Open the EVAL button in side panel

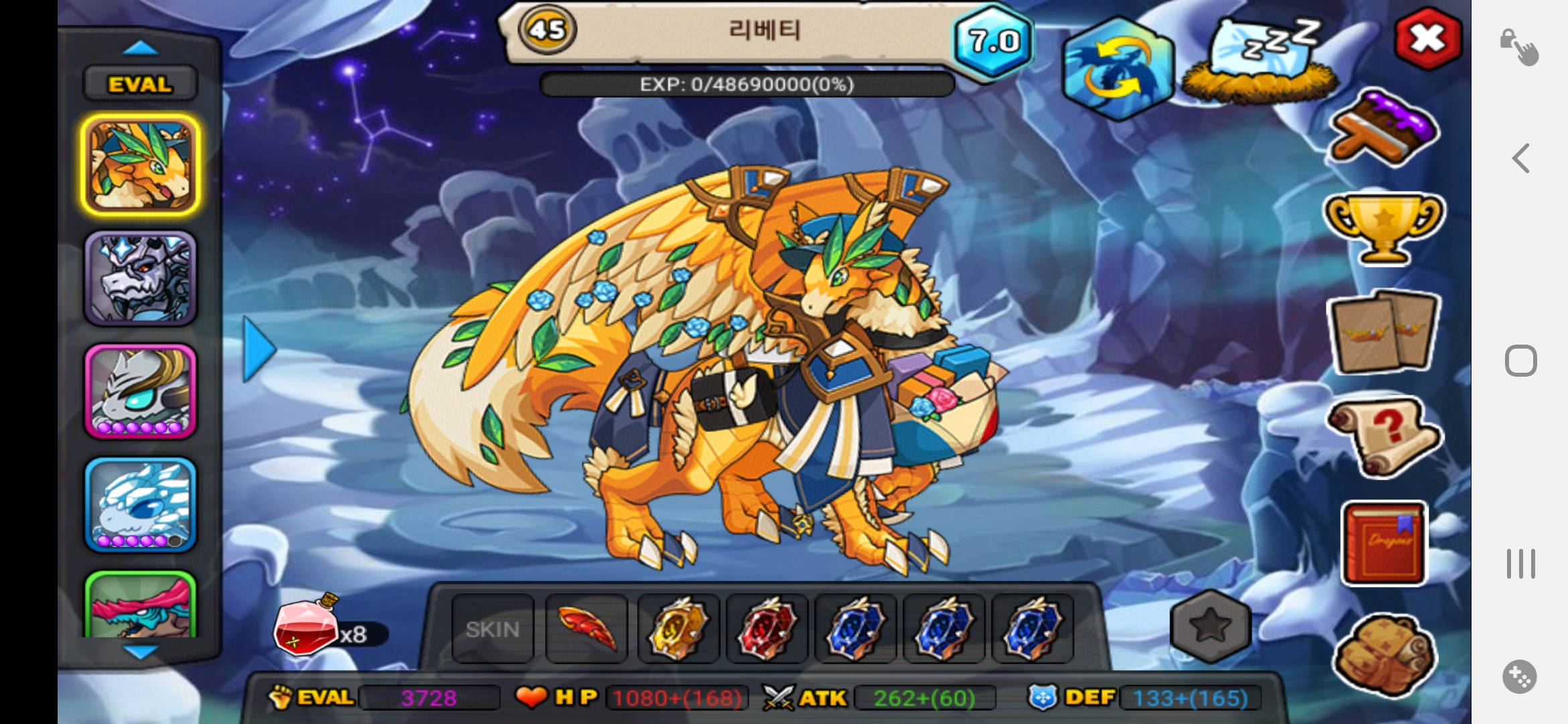pyautogui.click(x=140, y=84)
